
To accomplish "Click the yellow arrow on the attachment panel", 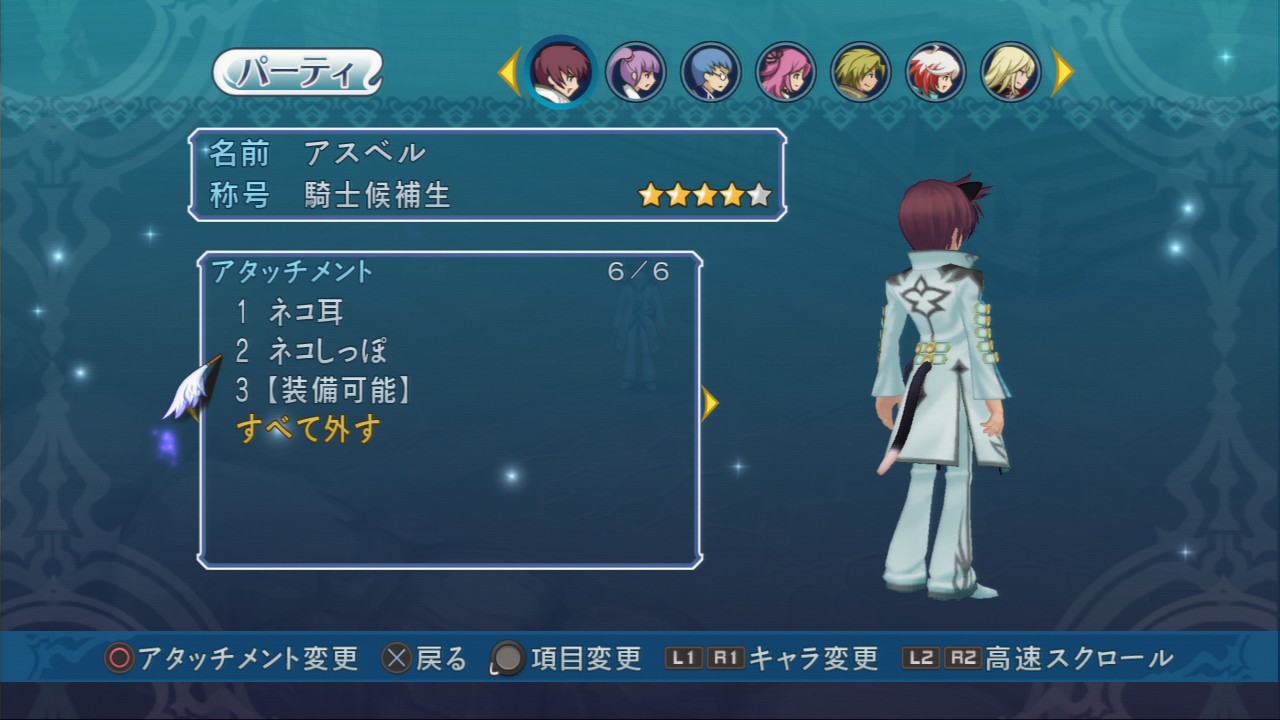I will [x=710, y=403].
